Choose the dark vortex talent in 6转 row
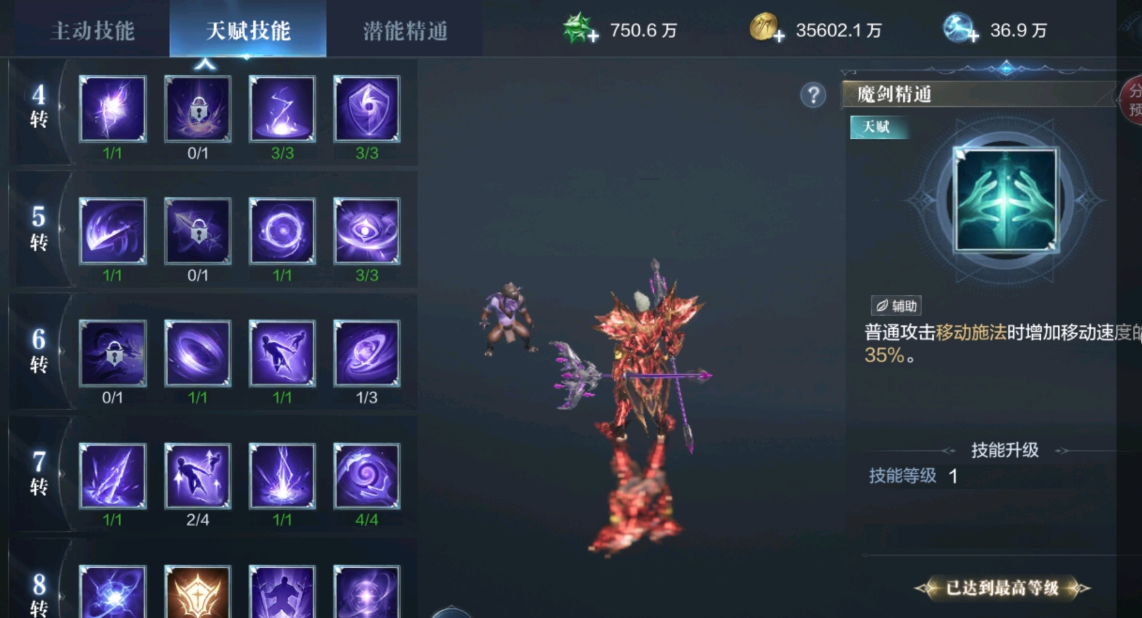 [x=198, y=353]
